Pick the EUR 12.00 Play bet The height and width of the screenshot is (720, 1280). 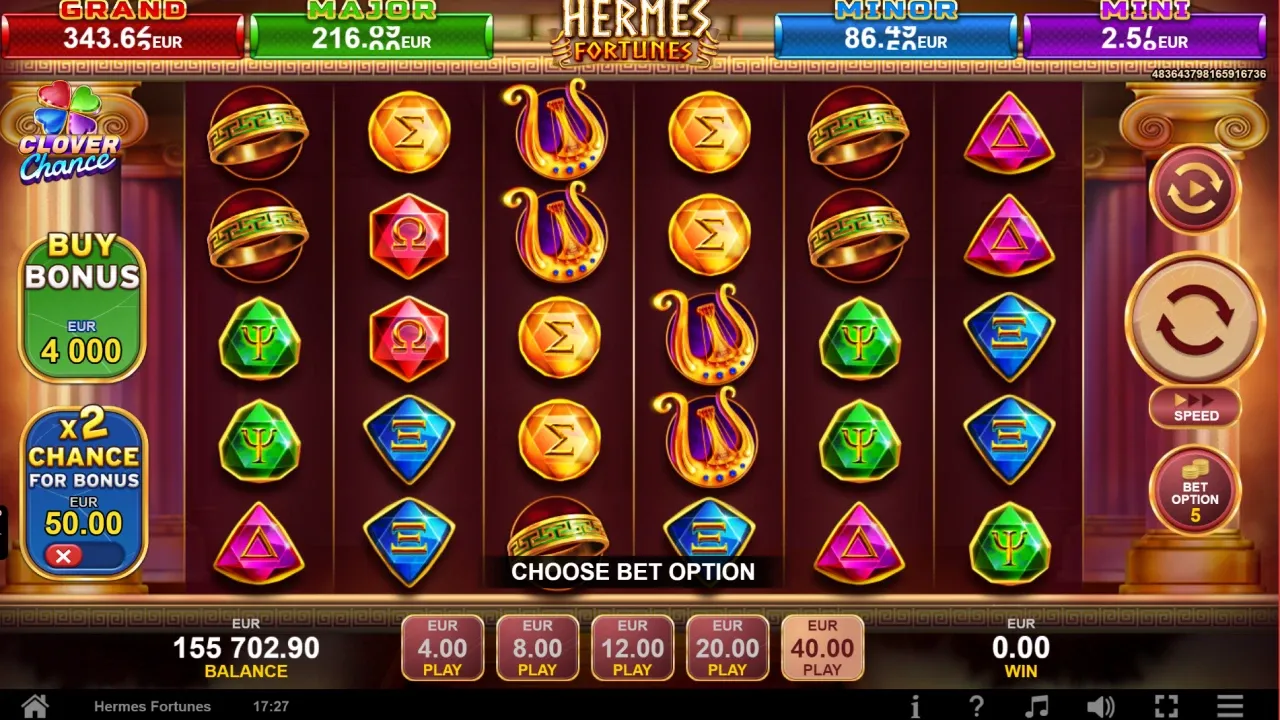click(x=632, y=648)
